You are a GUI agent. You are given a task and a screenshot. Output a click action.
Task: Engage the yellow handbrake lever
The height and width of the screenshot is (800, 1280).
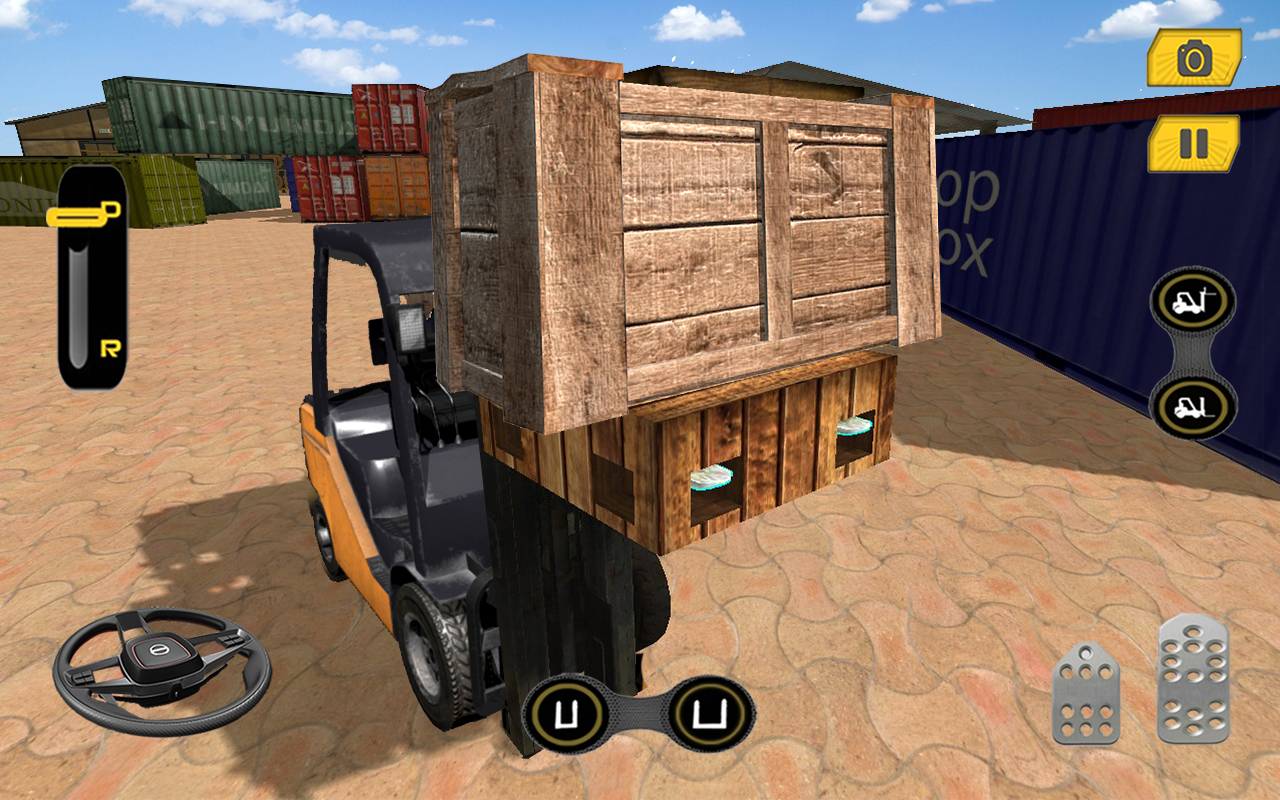click(x=90, y=212)
